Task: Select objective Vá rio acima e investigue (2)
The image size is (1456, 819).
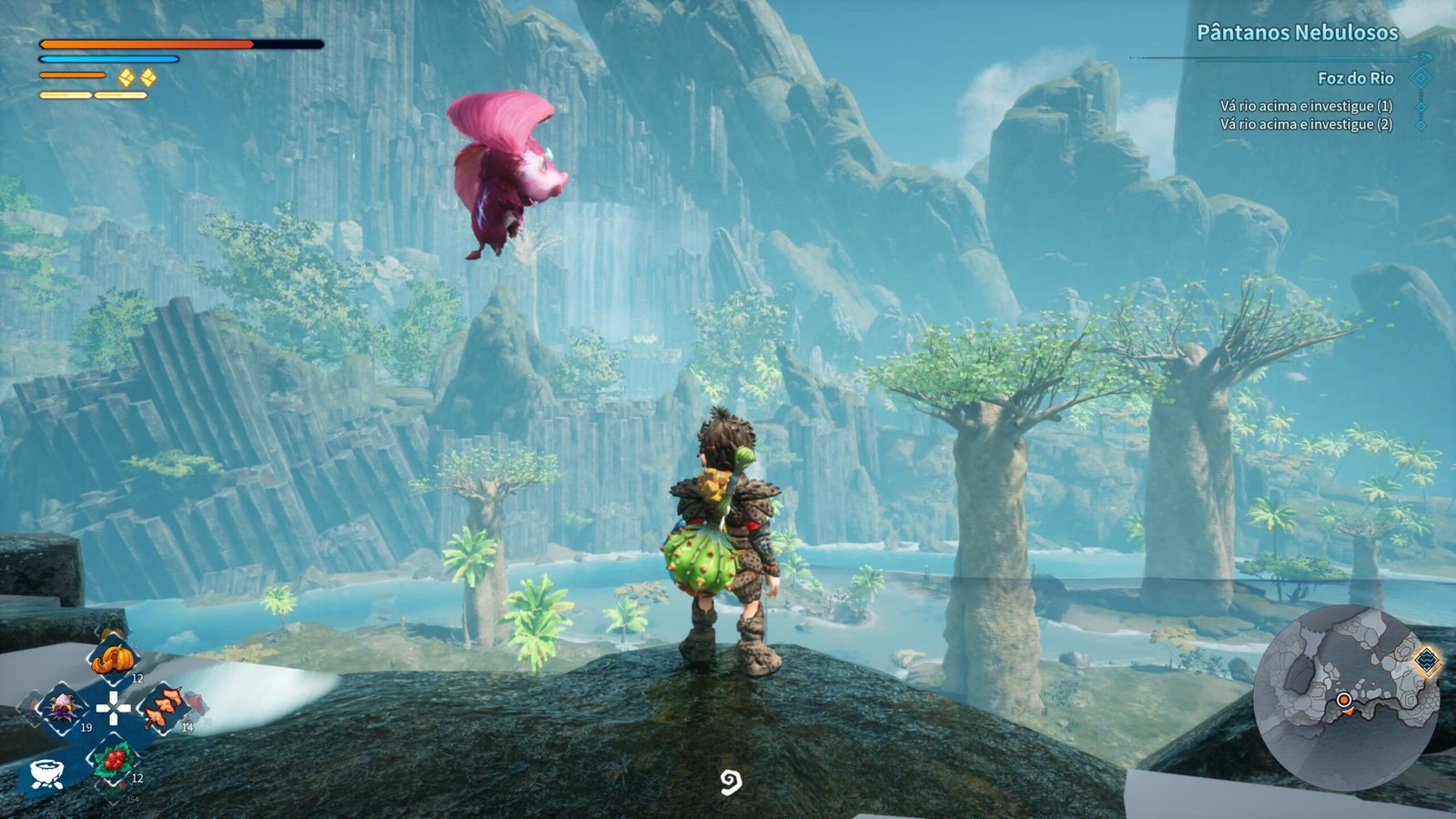Action: point(1306,125)
